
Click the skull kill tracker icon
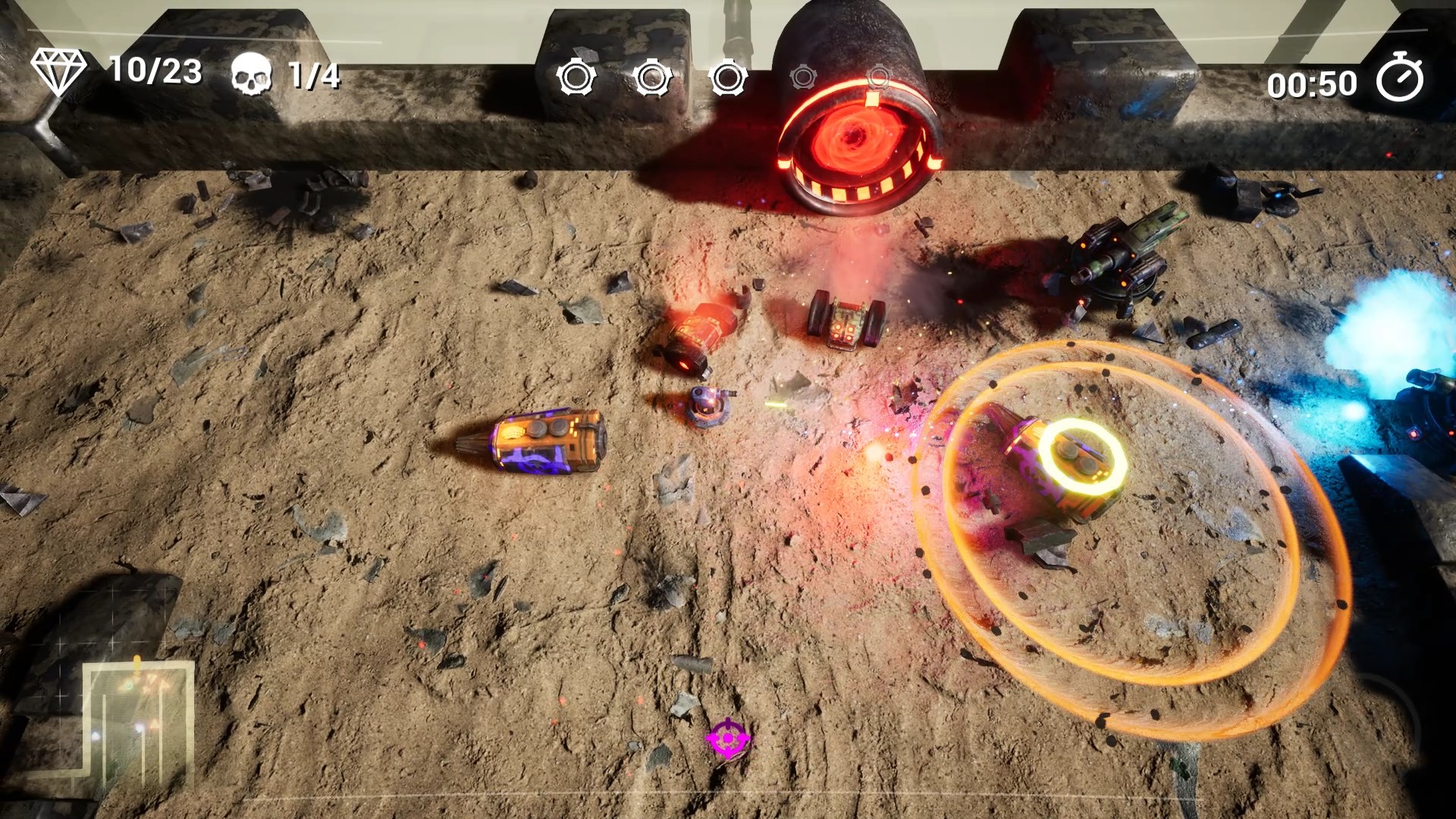tap(251, 74)
